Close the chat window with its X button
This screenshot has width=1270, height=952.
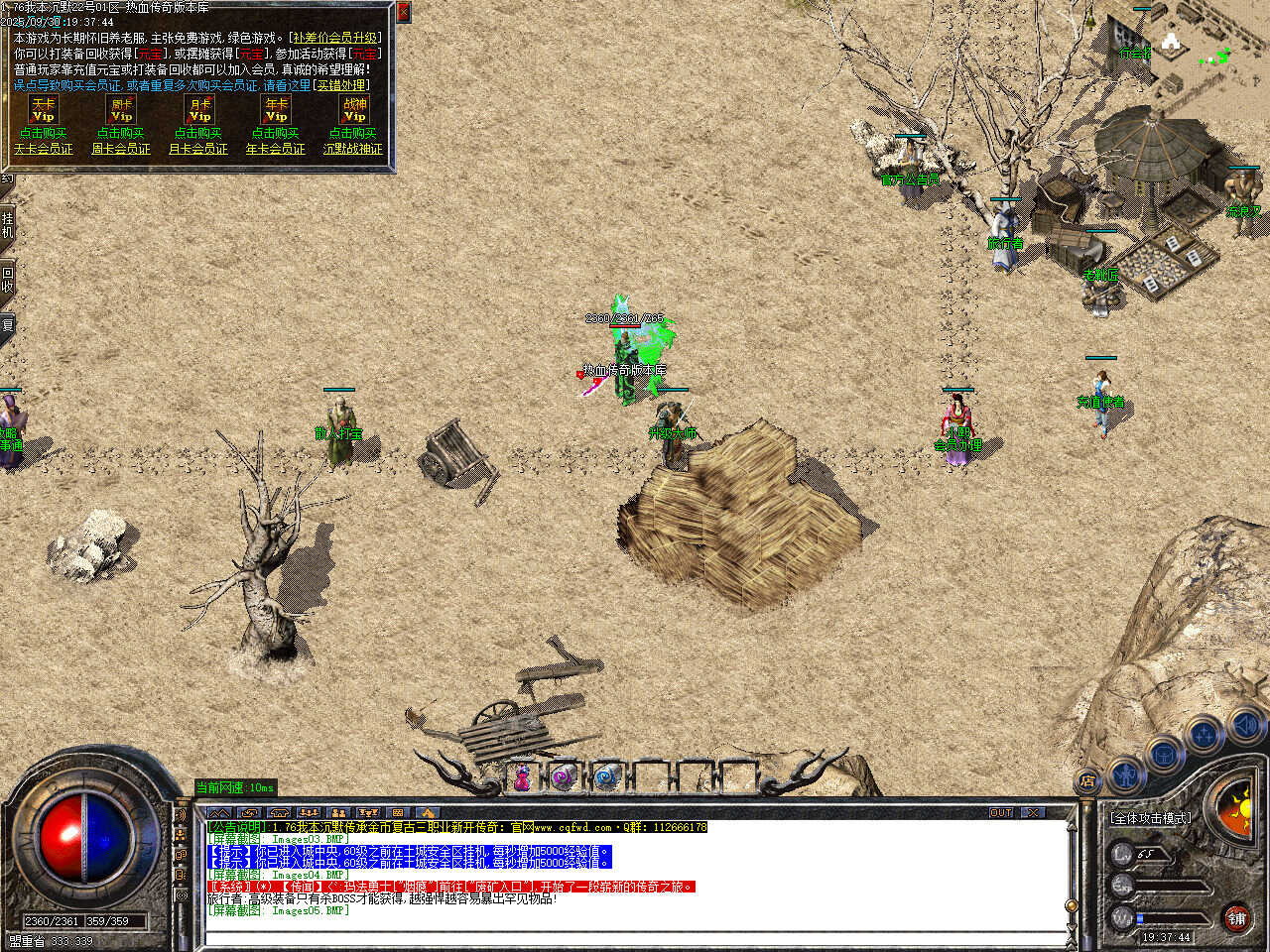point(1033,812)
